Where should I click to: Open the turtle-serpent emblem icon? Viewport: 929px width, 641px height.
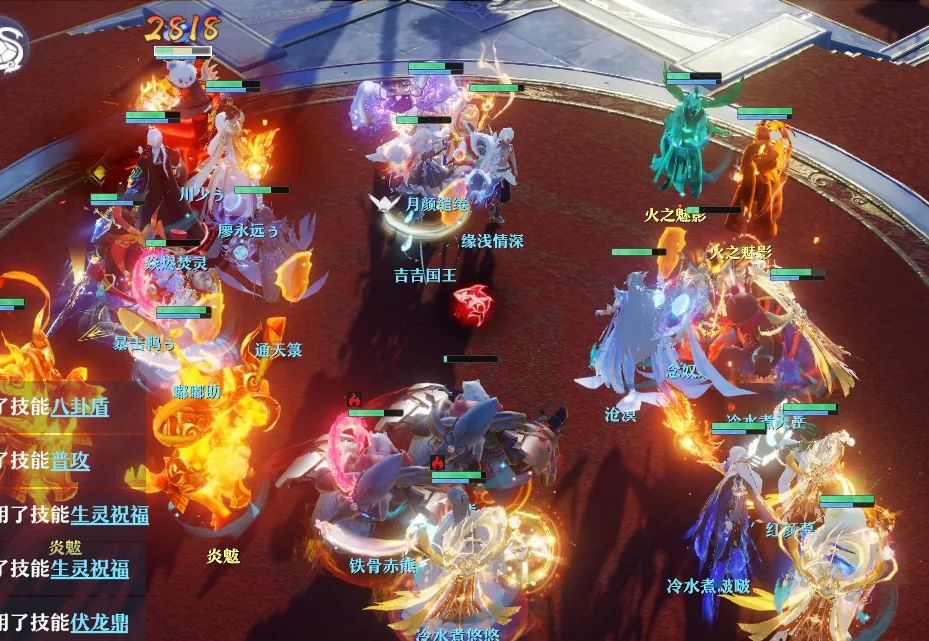point(12,44)
